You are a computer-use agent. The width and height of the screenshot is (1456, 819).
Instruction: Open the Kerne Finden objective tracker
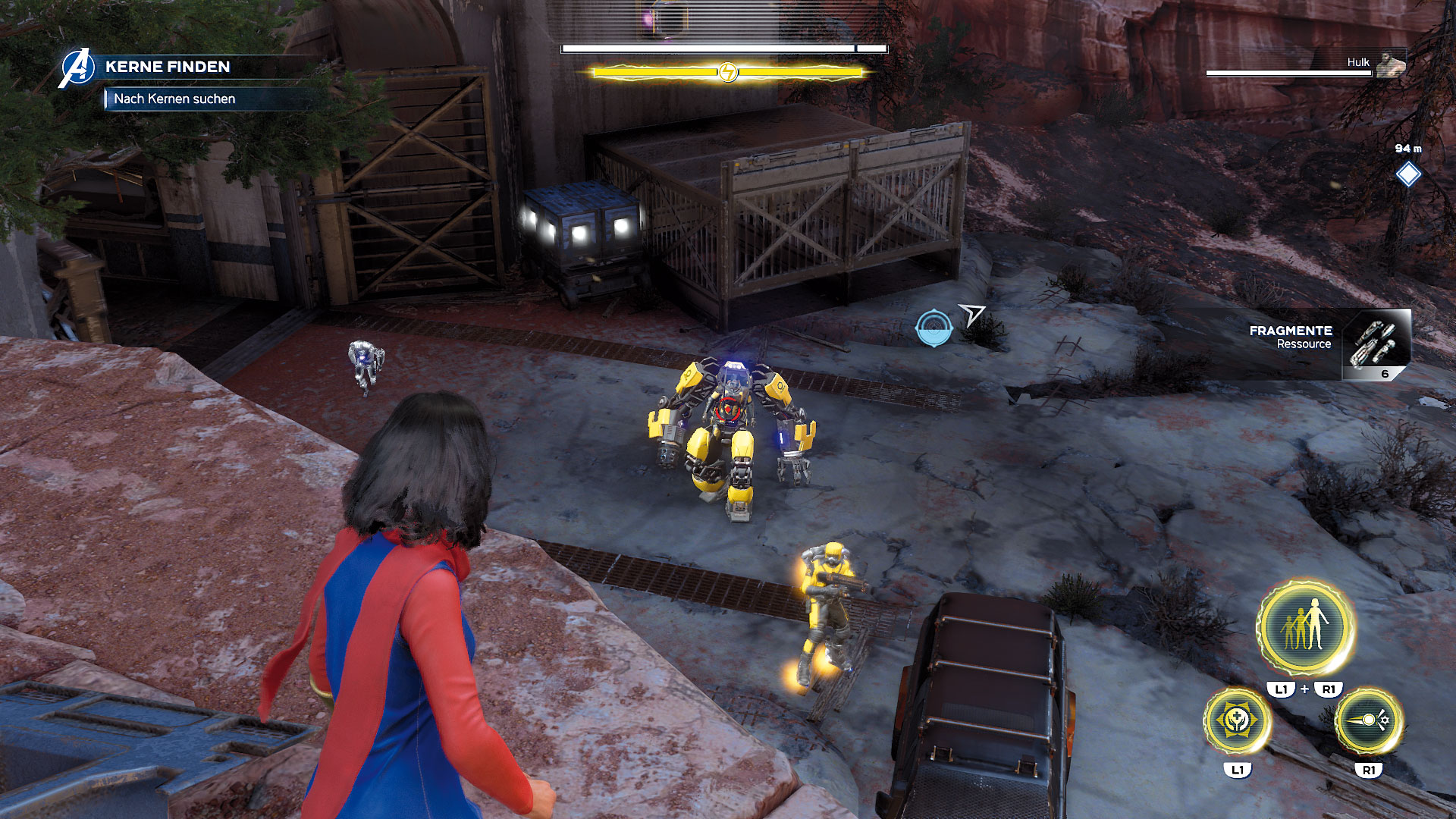pos(168,67)
